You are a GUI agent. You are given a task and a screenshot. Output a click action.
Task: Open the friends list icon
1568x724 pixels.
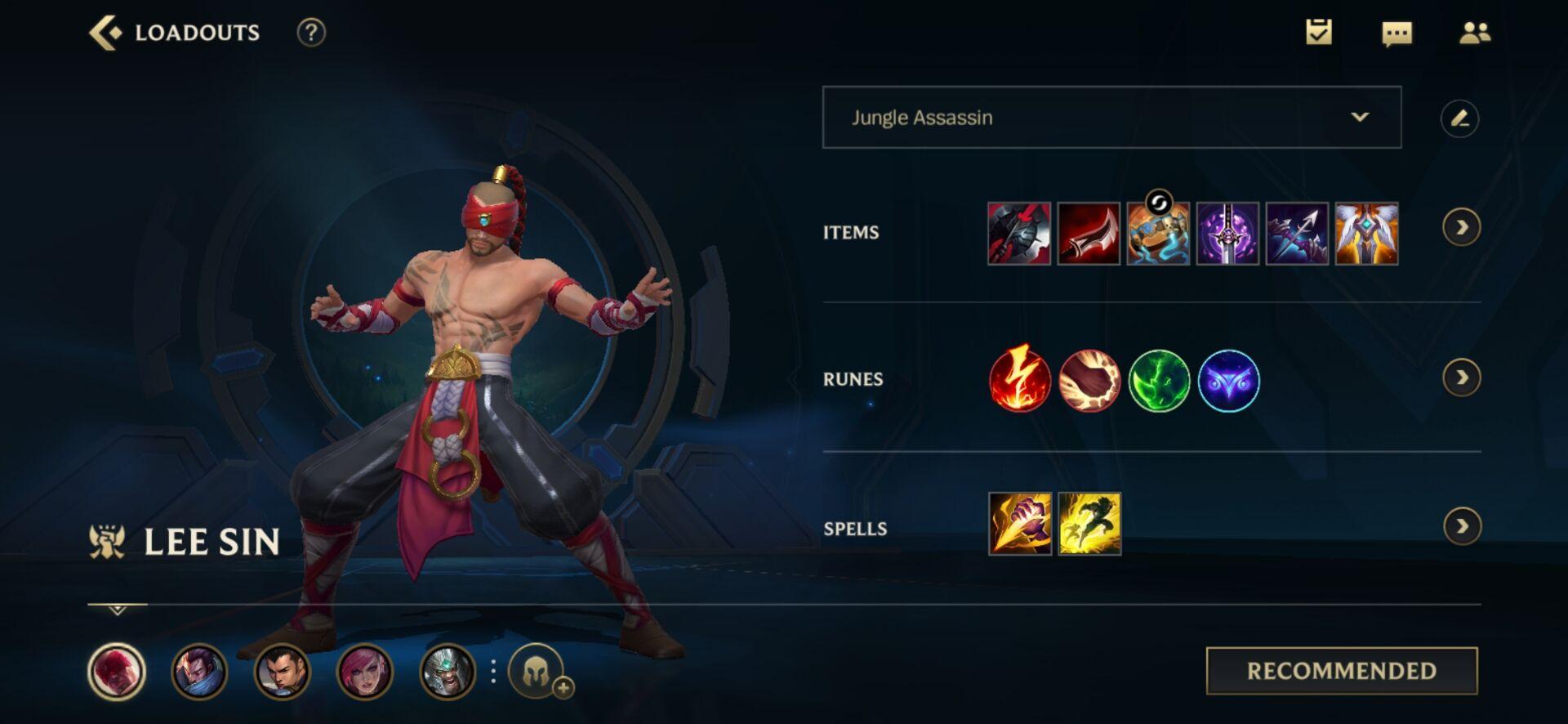[x=1474, y=33]
